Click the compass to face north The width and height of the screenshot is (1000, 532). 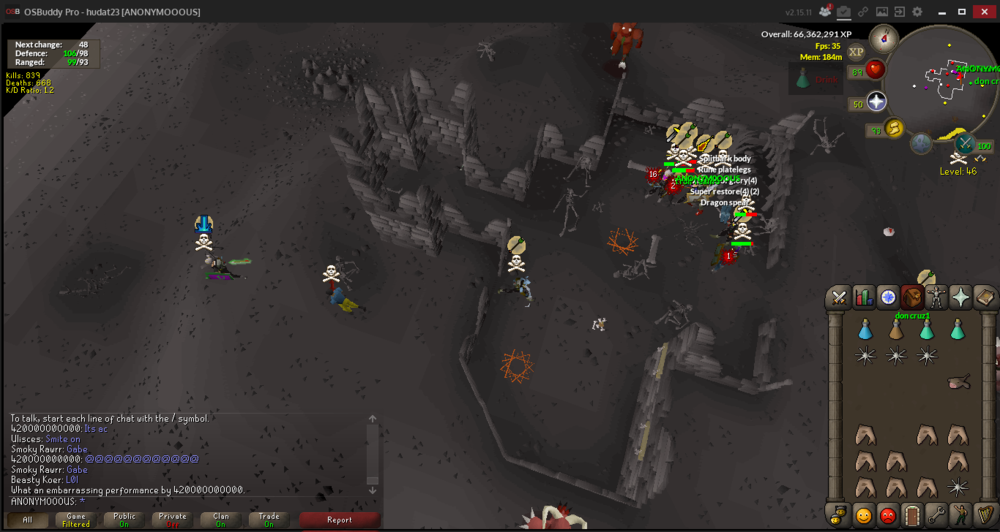point(883,40)
